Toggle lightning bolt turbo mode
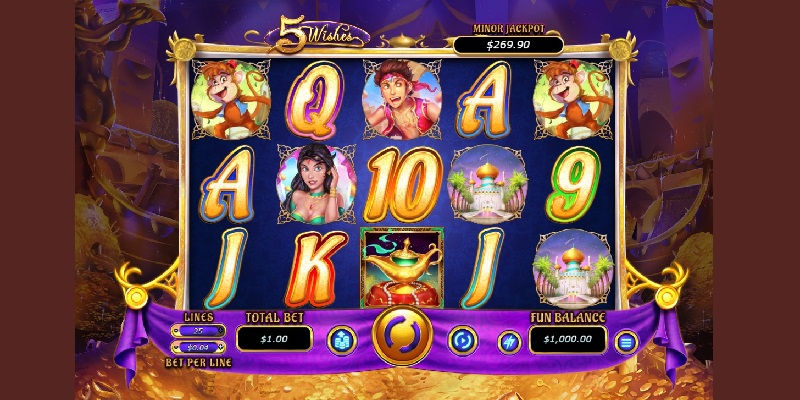The image size is (800, 400). (x=509, y=342)
